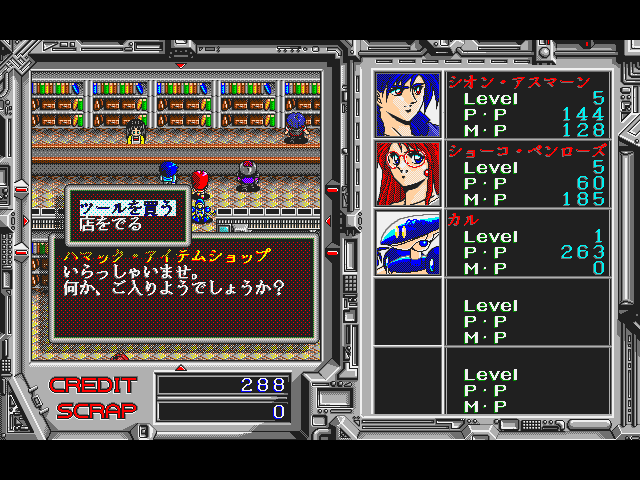Select the red-haired party member portrait

pyautogui.click(x=408, y=173)
